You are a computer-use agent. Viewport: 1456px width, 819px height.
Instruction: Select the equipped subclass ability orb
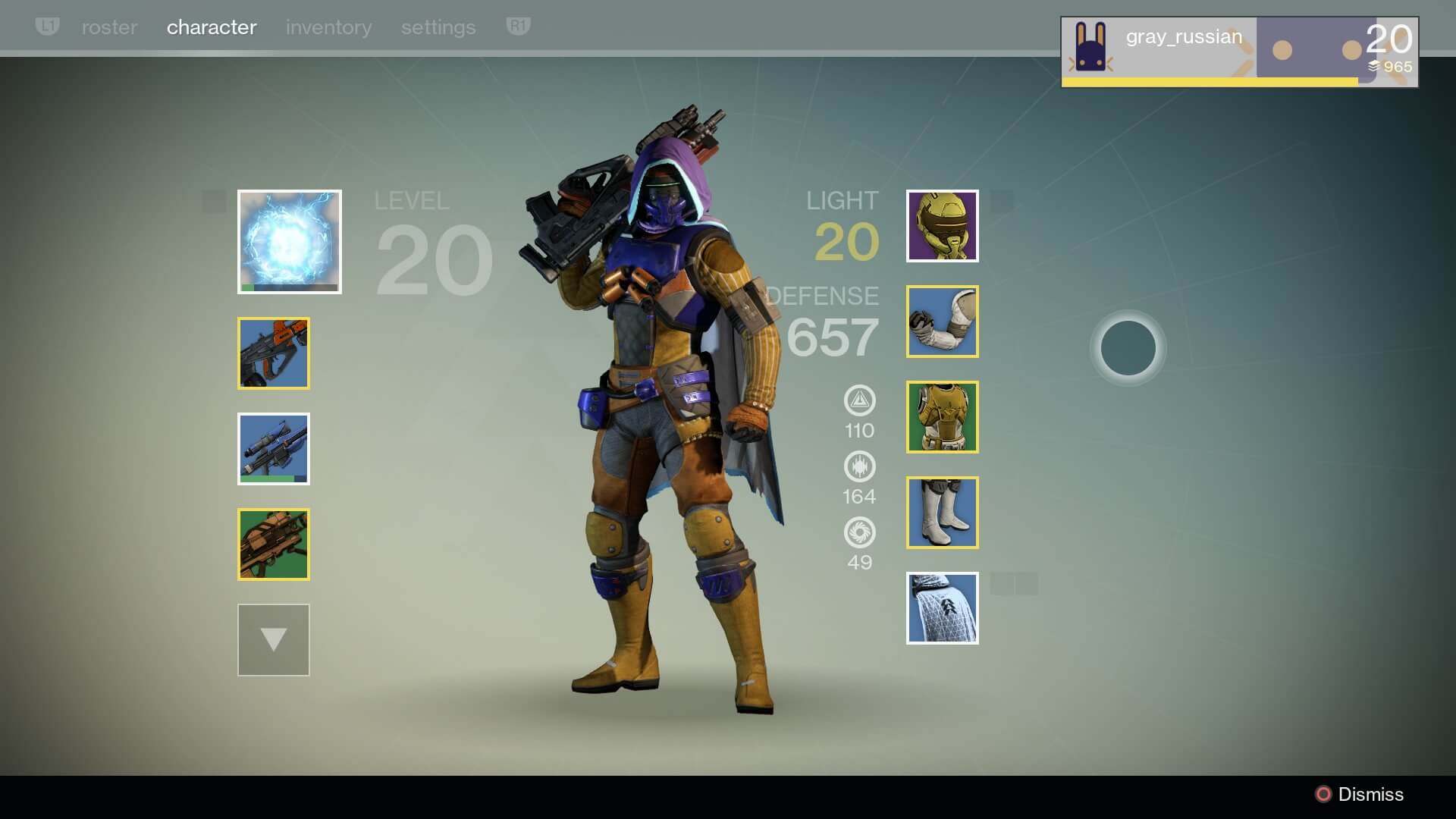tap(289, 241)
